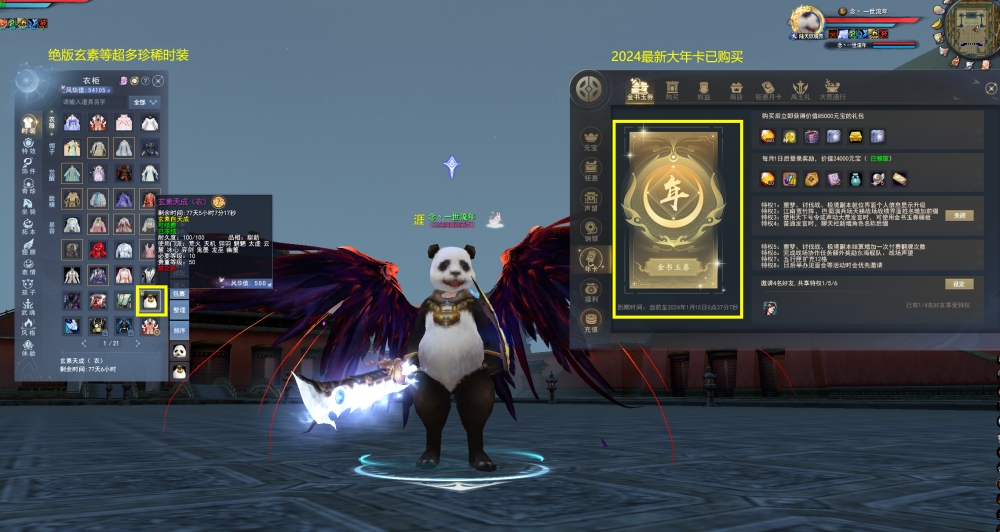Click the minimap in the corner

point(970,25)
